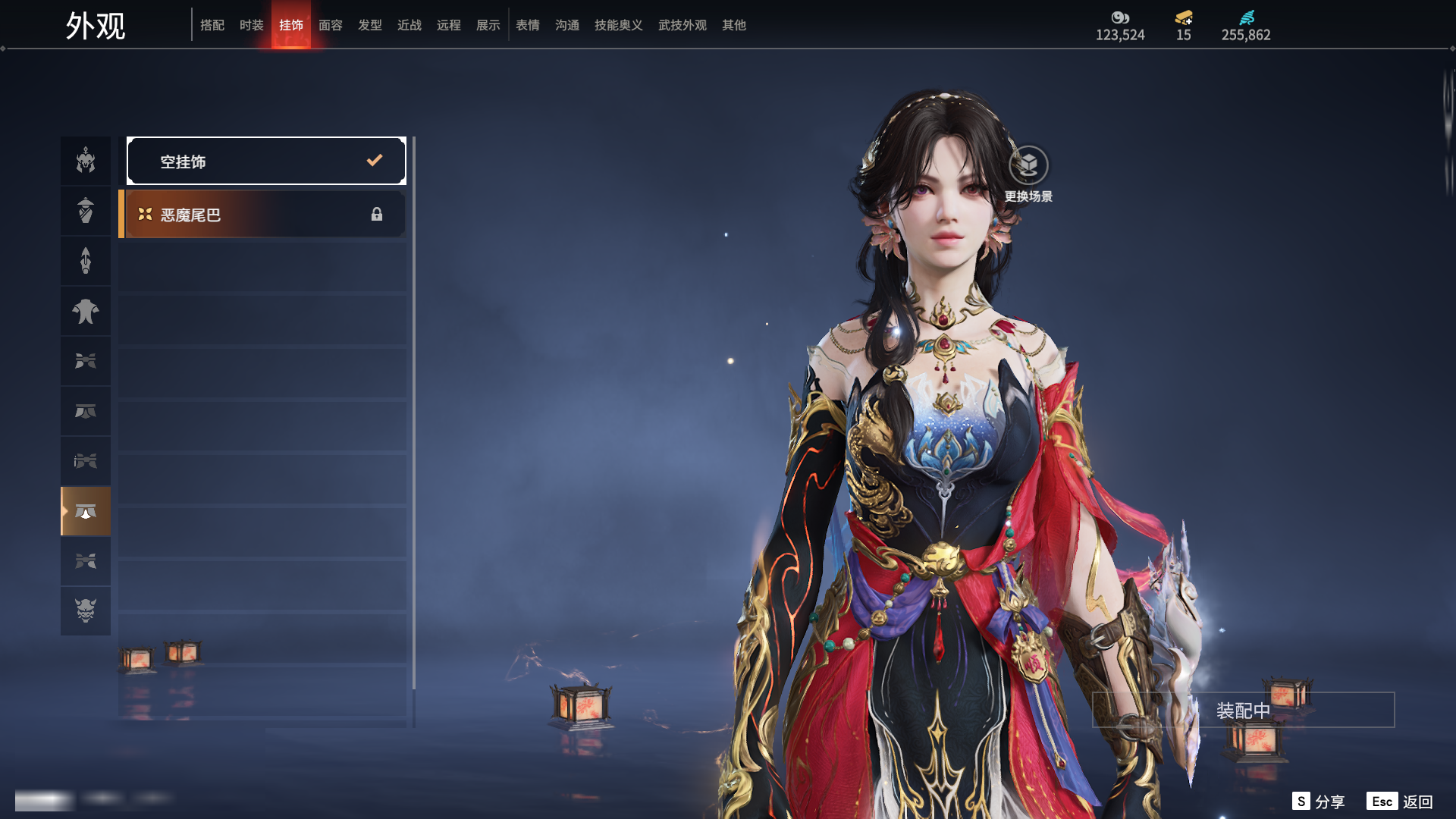
Task: Choose the 远程 tab
Action: coord(449,25)
